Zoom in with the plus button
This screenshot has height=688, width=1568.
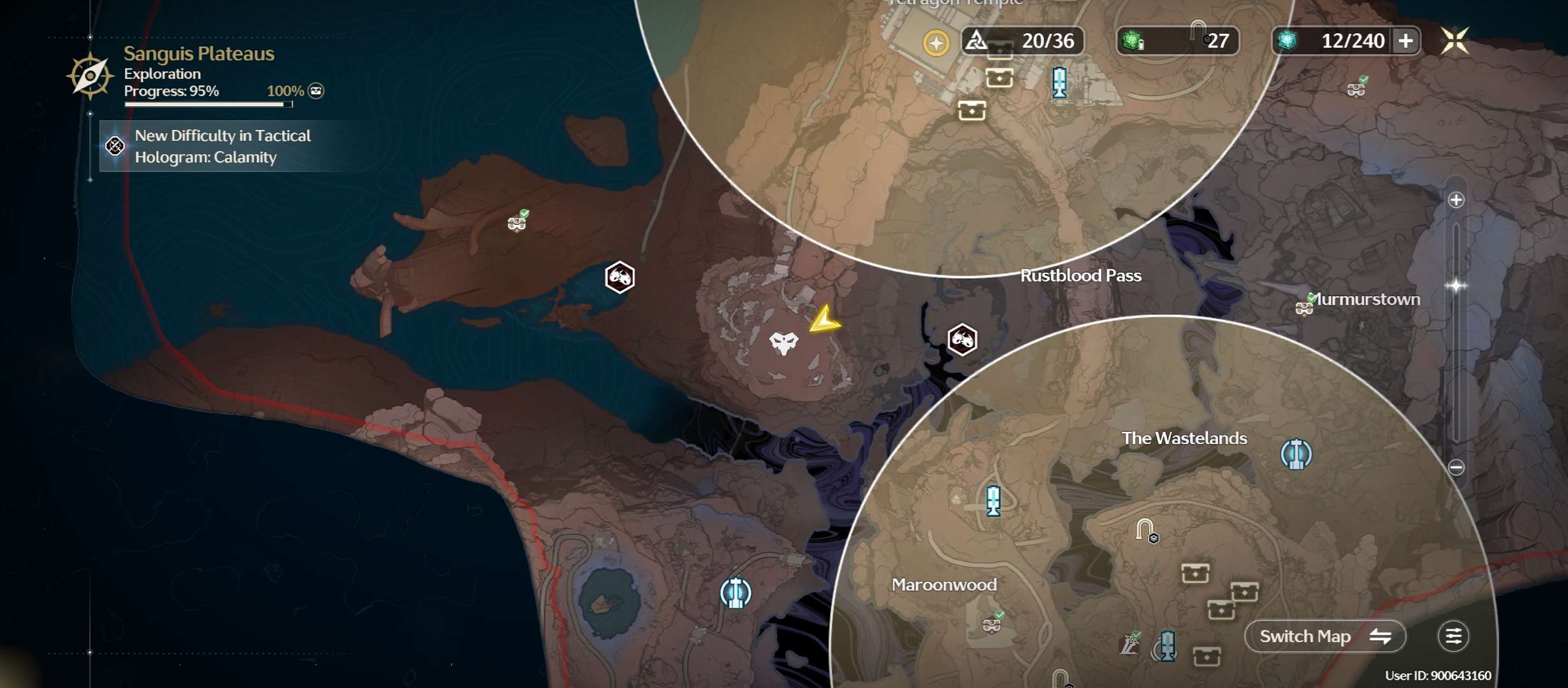[1456, 200]
